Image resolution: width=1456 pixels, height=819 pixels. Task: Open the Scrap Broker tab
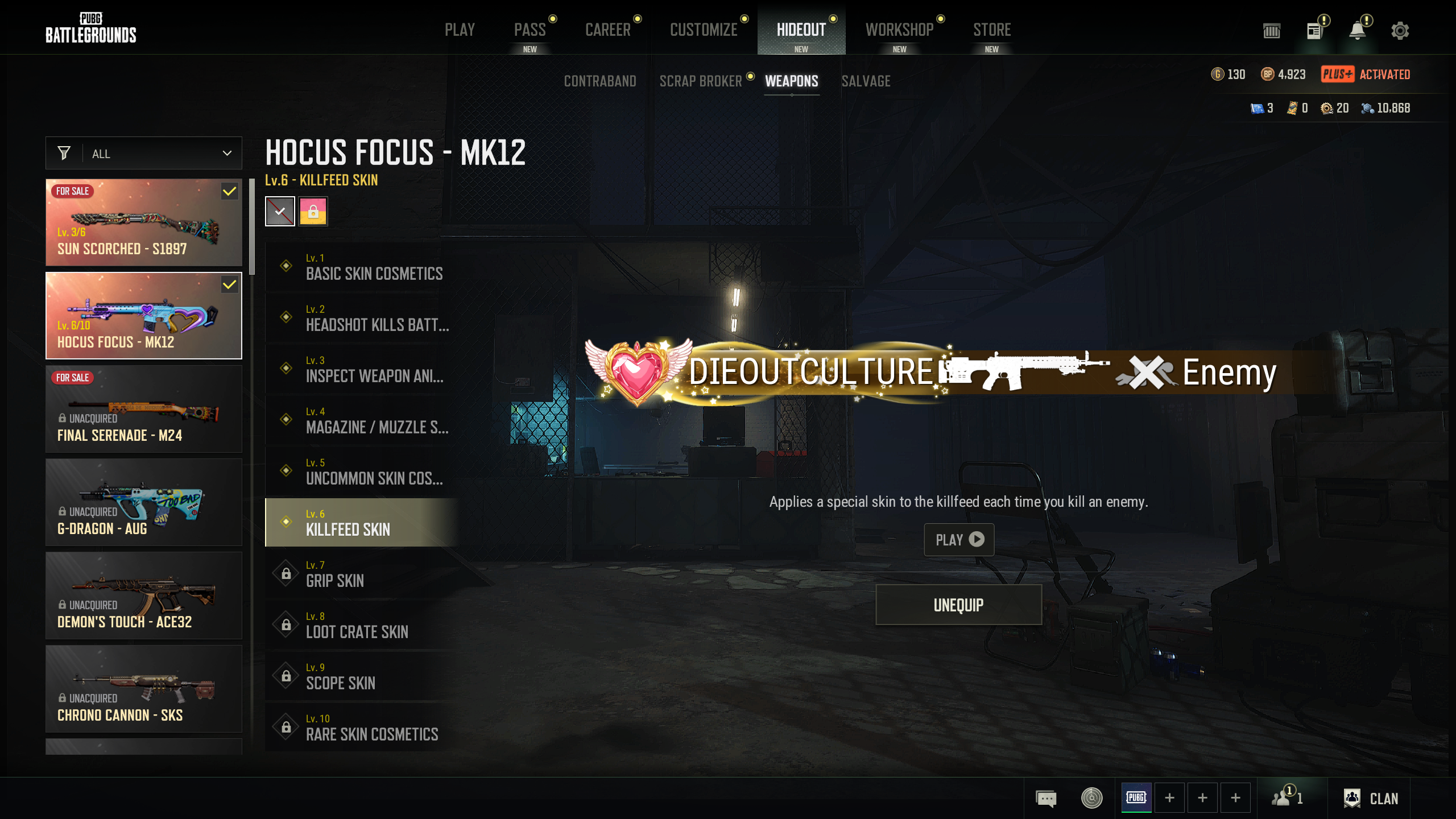pos(701,81)
